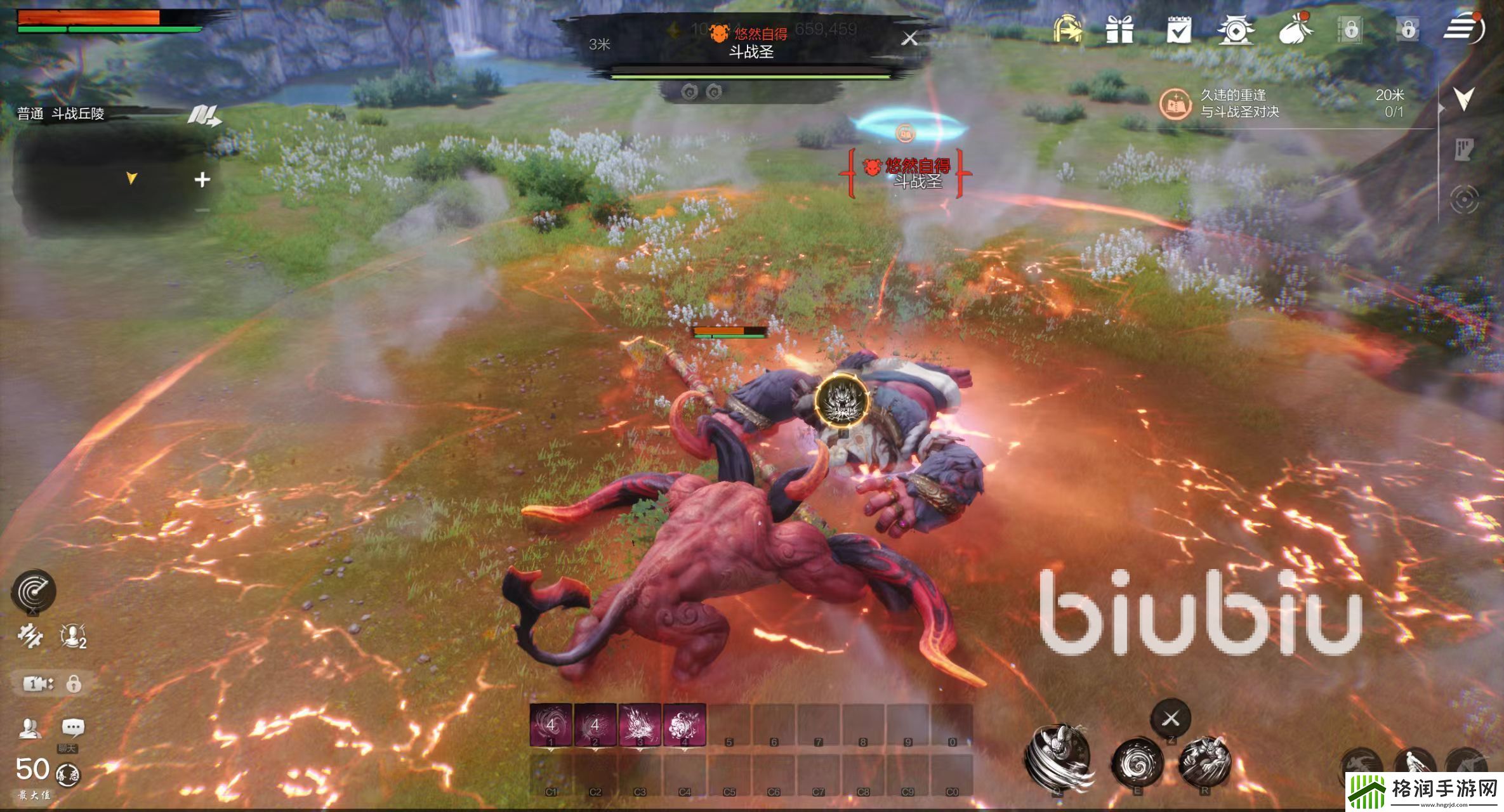Click the map switch icon beside 斗战丘陵
1504x812 pixels.
204,115
